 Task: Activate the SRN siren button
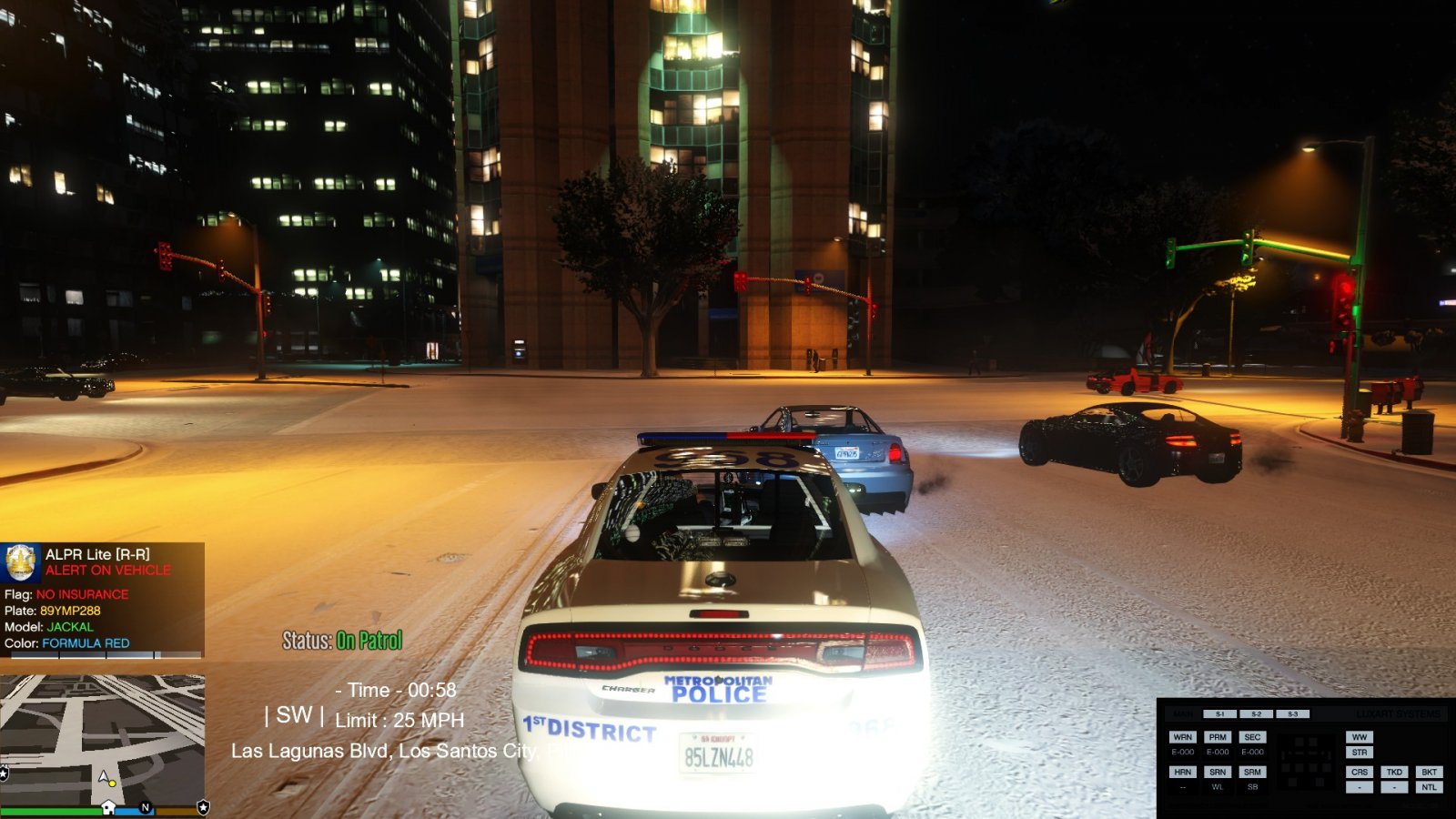(x=1218, y=772)
